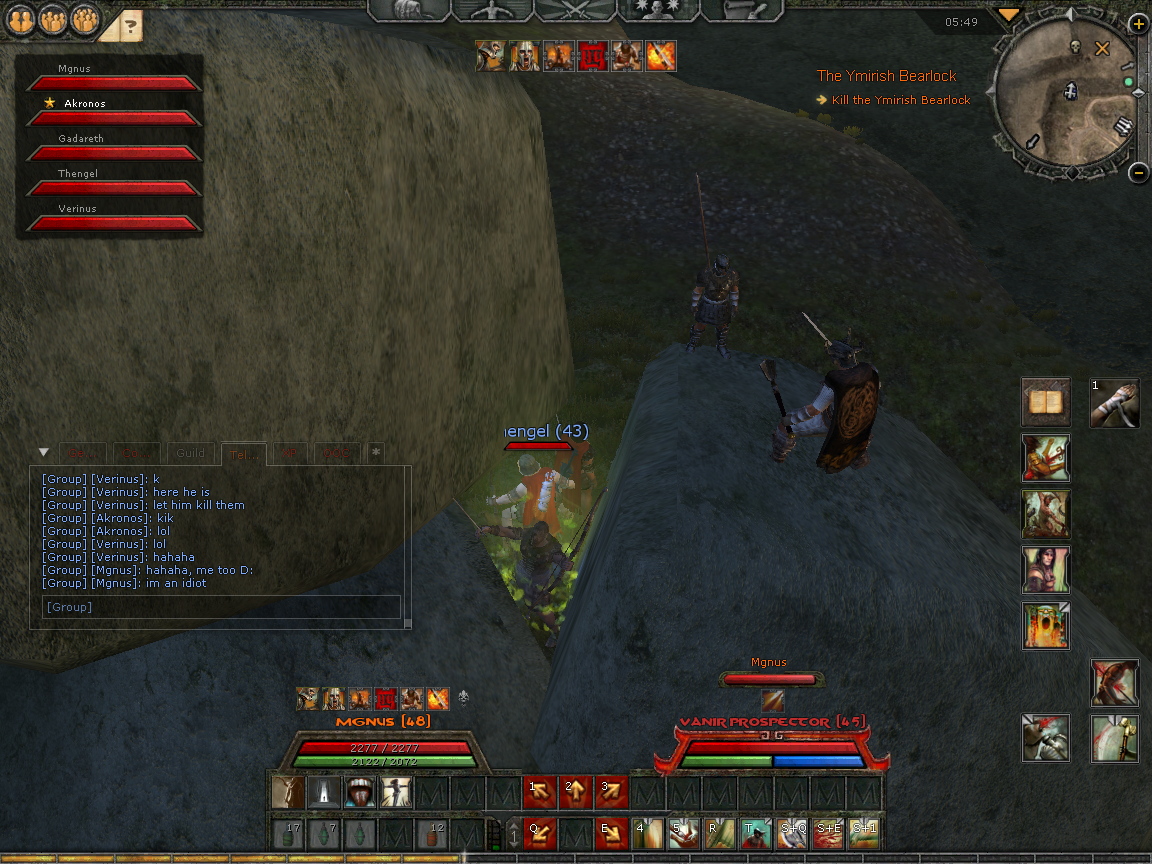Select the potion stack showing 17
Image resolution: width=1152 pixels, height=864 pixels.
click(x=289, y=833)
